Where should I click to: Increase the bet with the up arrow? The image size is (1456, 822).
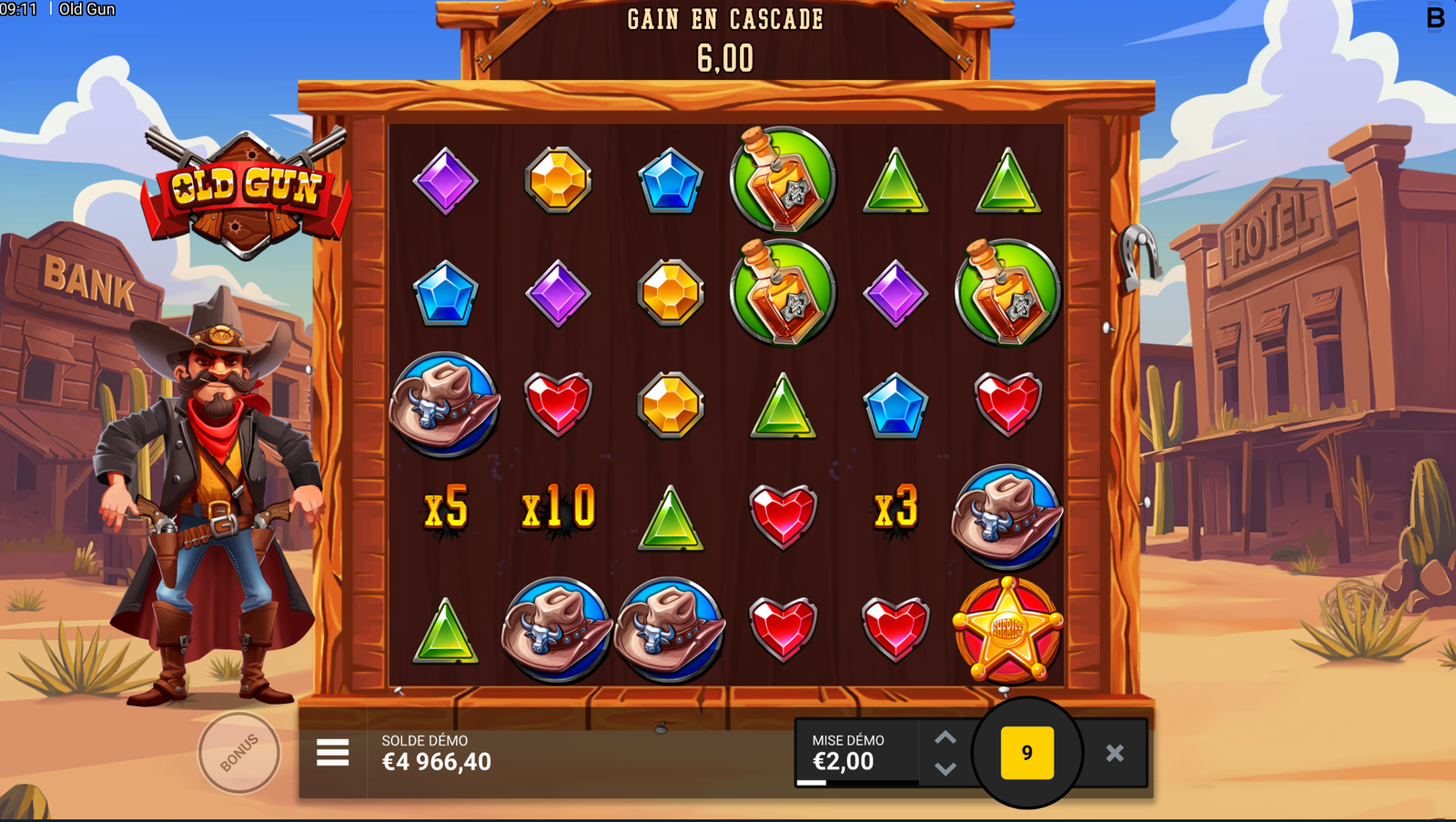945,737
